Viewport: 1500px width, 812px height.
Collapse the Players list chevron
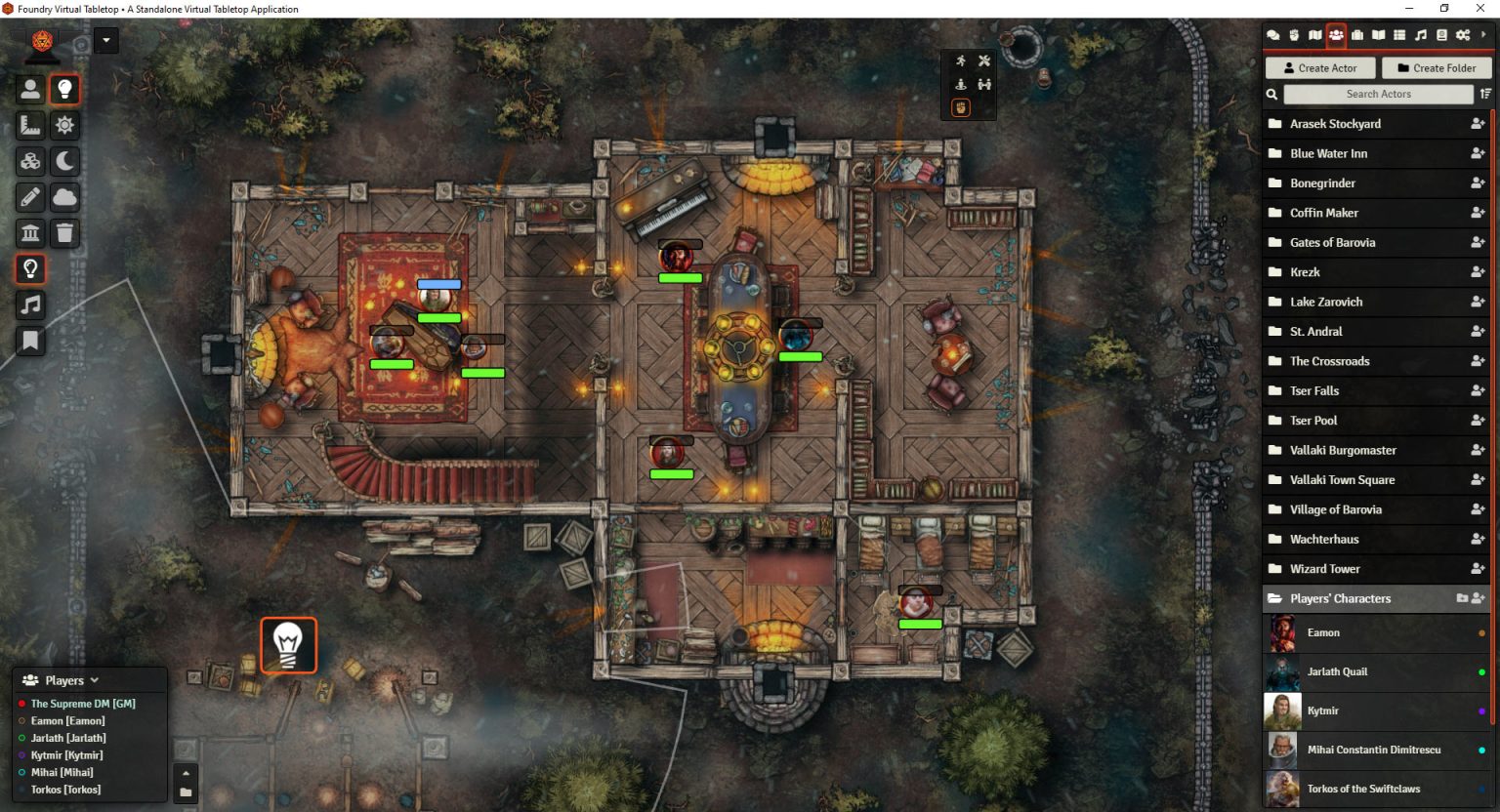(x=94, y=679)
